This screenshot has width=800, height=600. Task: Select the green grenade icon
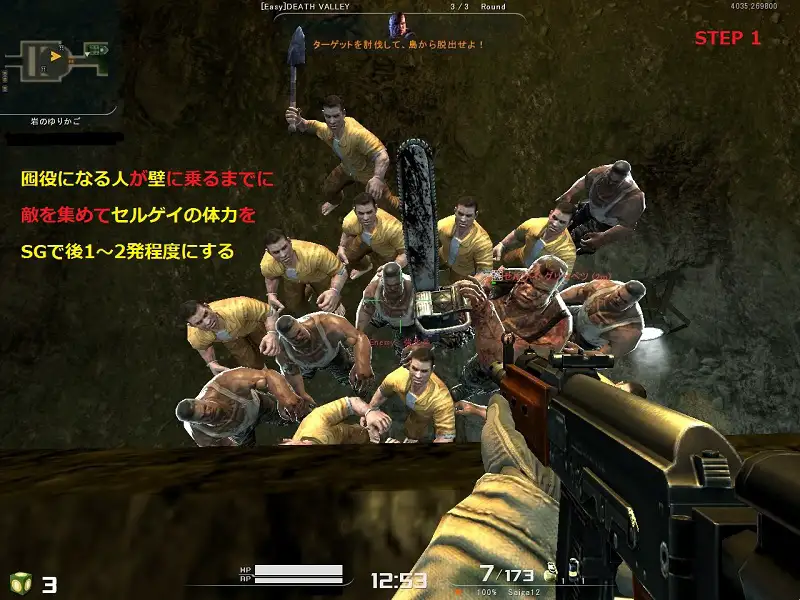20,583
